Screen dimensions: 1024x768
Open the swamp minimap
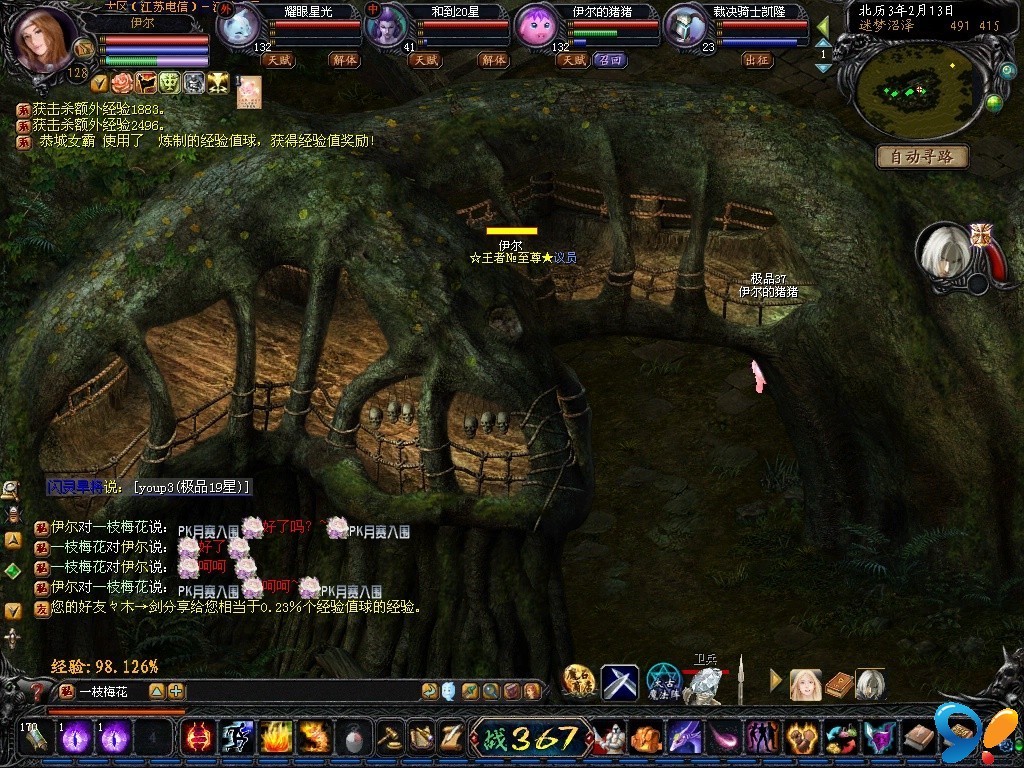914,92
